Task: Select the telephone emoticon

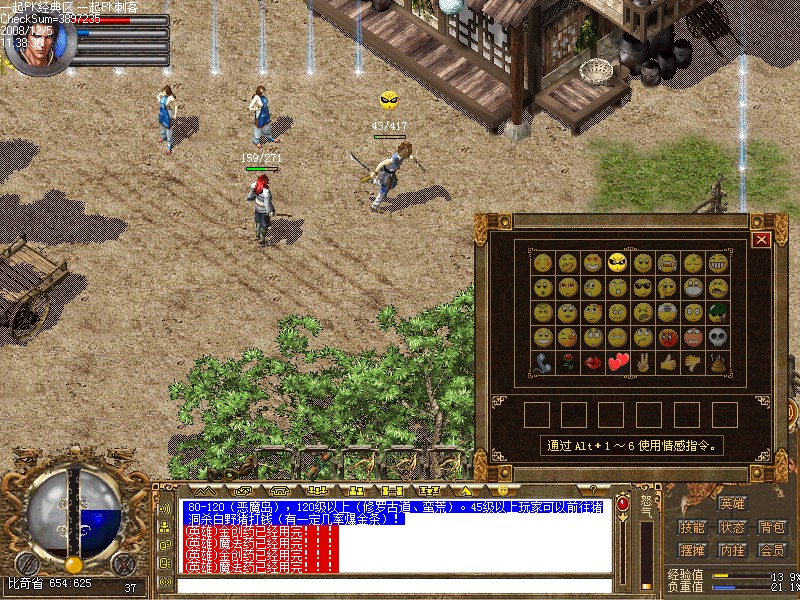Action: (x=543, y=363)
